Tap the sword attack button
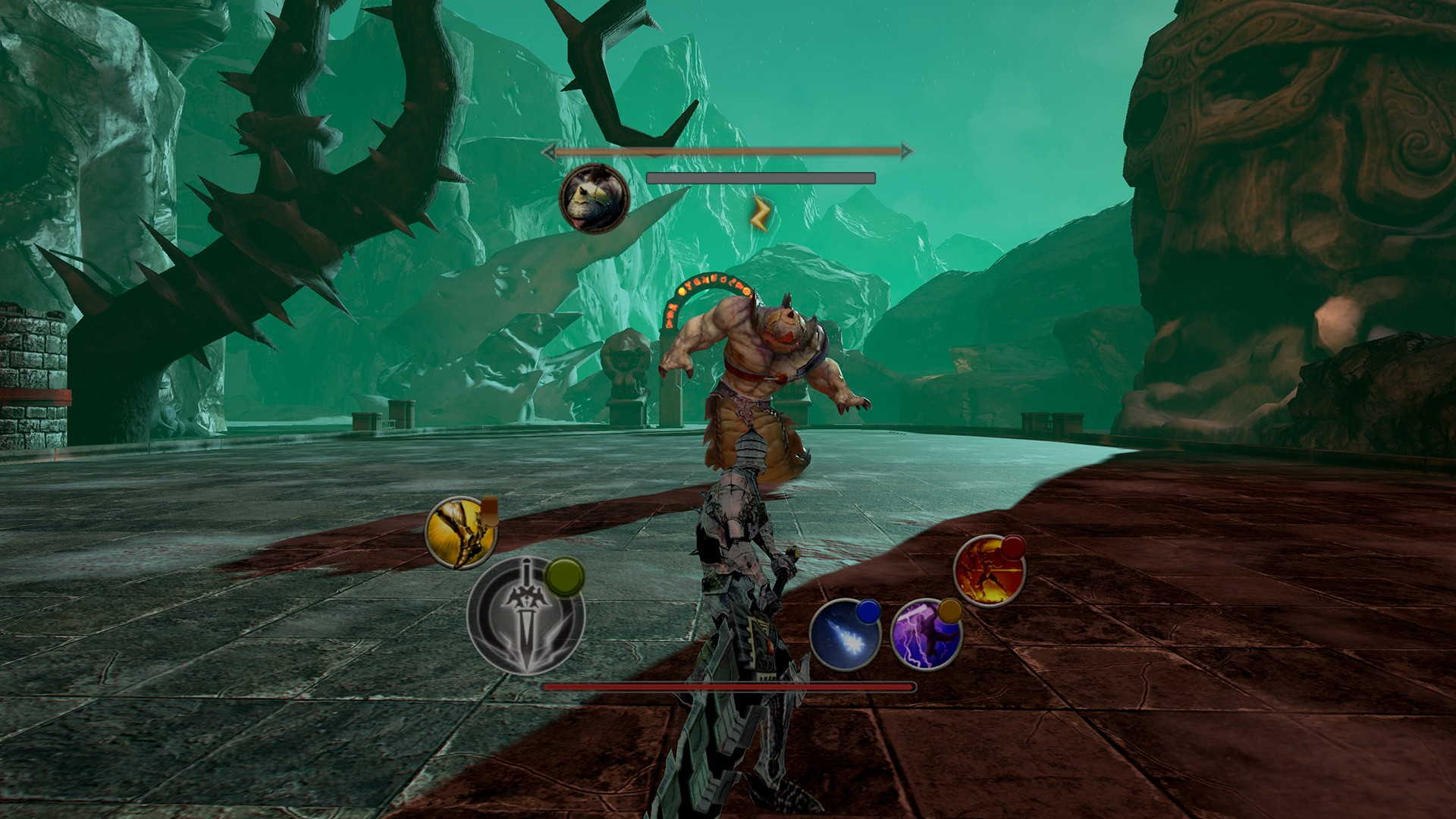This screenshot has height=819, width=1456. click(x=525, y=616)
